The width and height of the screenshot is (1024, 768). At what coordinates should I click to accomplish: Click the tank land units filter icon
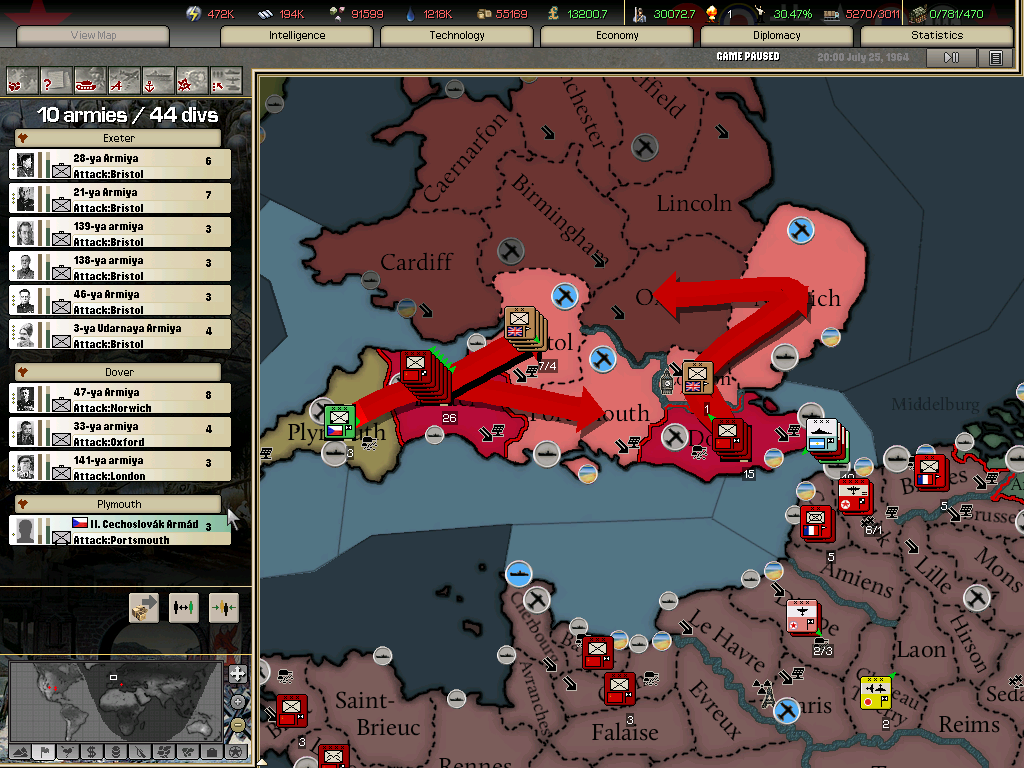point(90,79)
